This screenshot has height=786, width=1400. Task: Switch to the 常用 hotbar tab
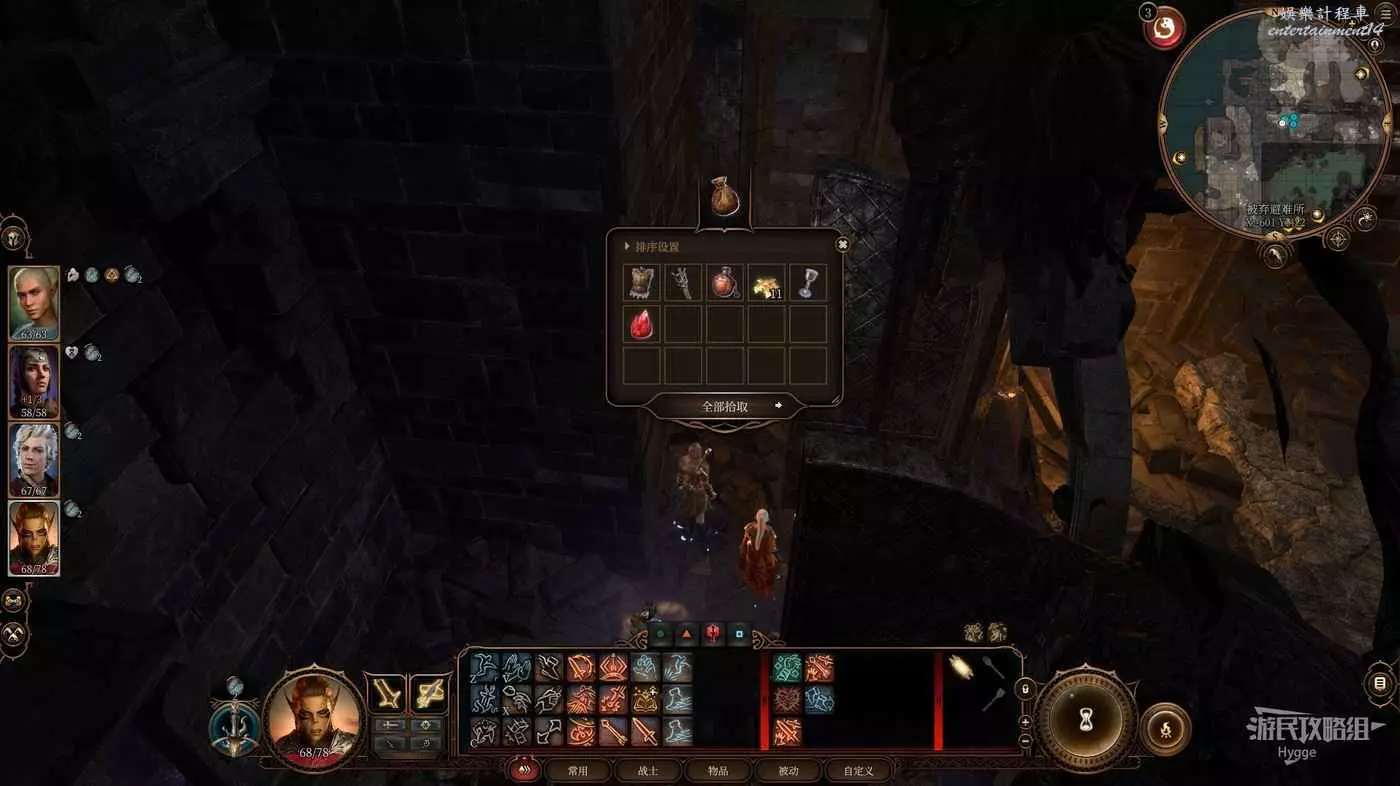[x=578, y=771]
